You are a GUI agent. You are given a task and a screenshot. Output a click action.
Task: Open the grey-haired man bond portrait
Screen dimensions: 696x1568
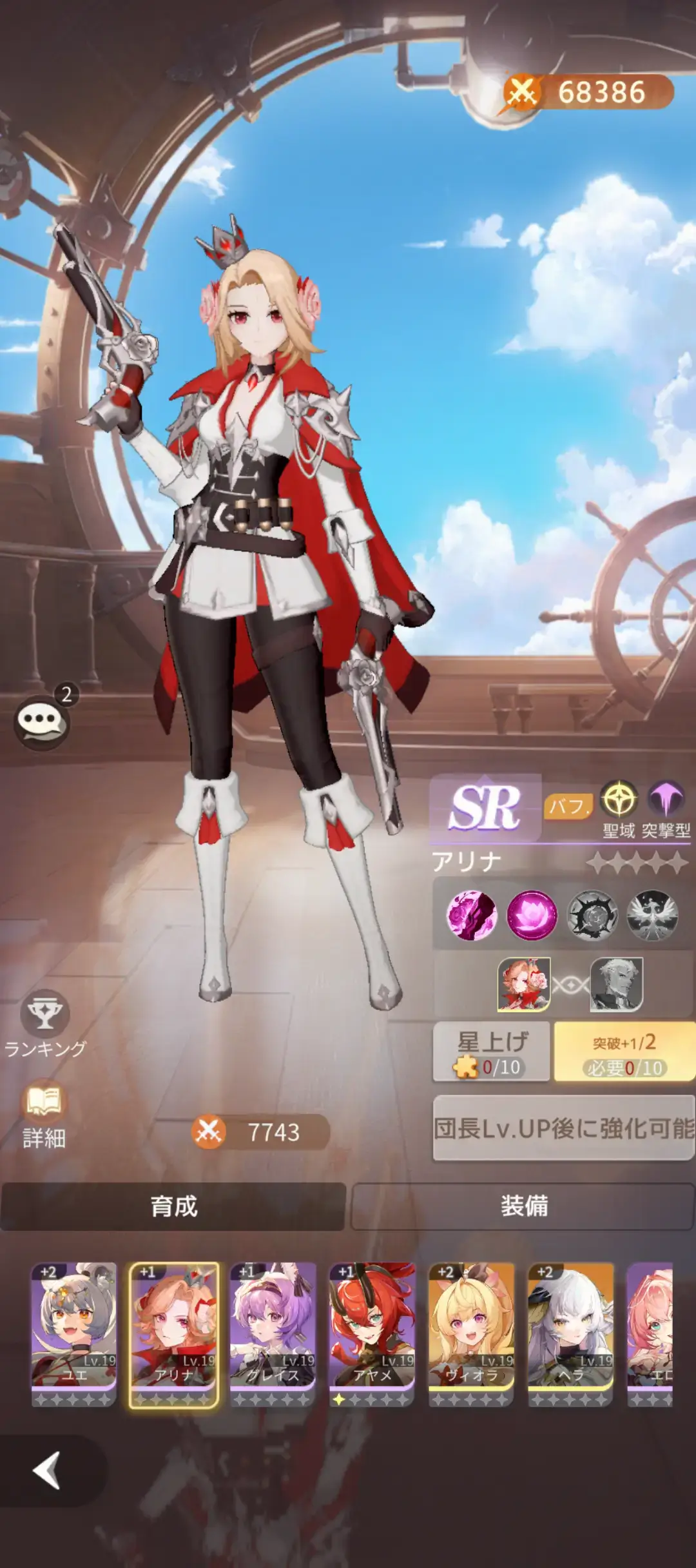click(x=617, y=984)
